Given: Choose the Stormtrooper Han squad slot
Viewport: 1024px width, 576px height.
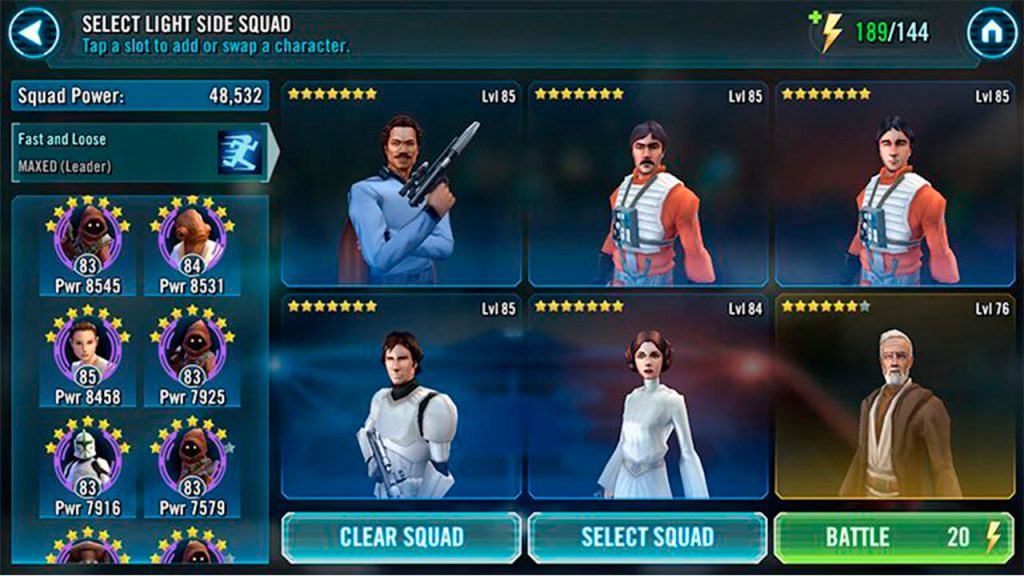Looking at the screenshot, I should click(401, 397).
